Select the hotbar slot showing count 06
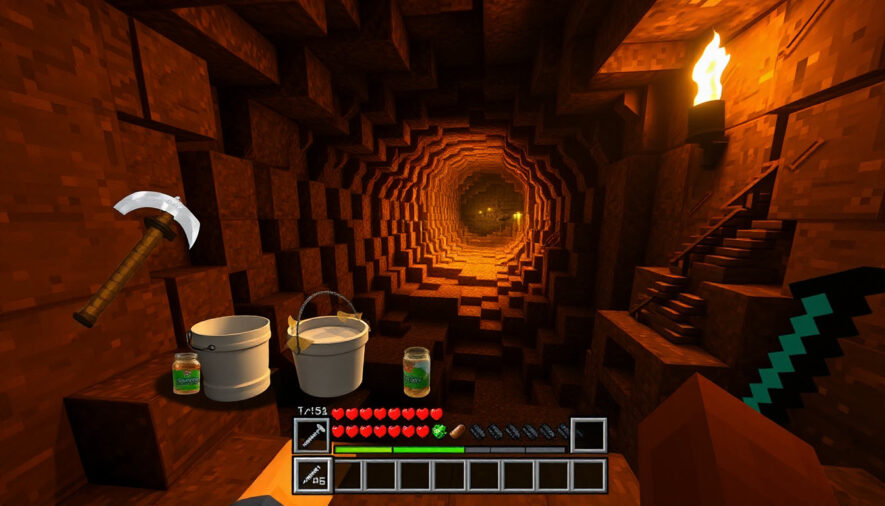885x506 pixels. (x=312, y=476)
